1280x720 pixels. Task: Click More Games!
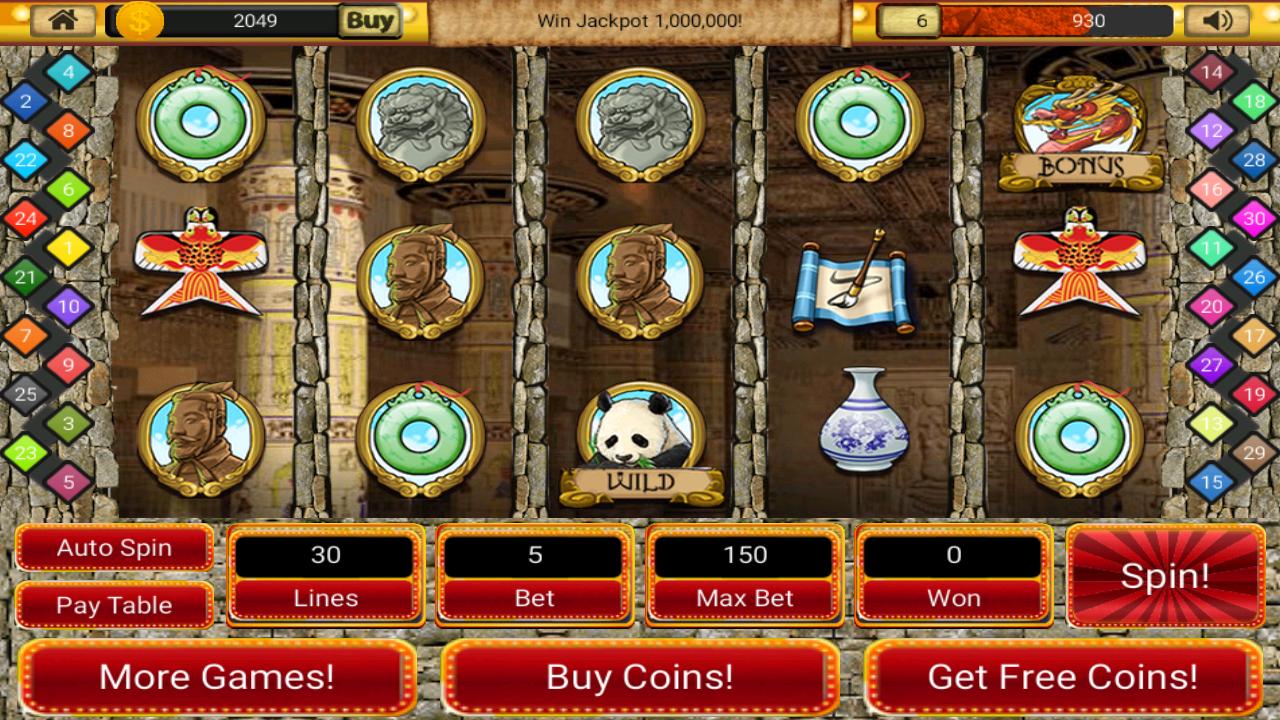click(x=218, y=677)
